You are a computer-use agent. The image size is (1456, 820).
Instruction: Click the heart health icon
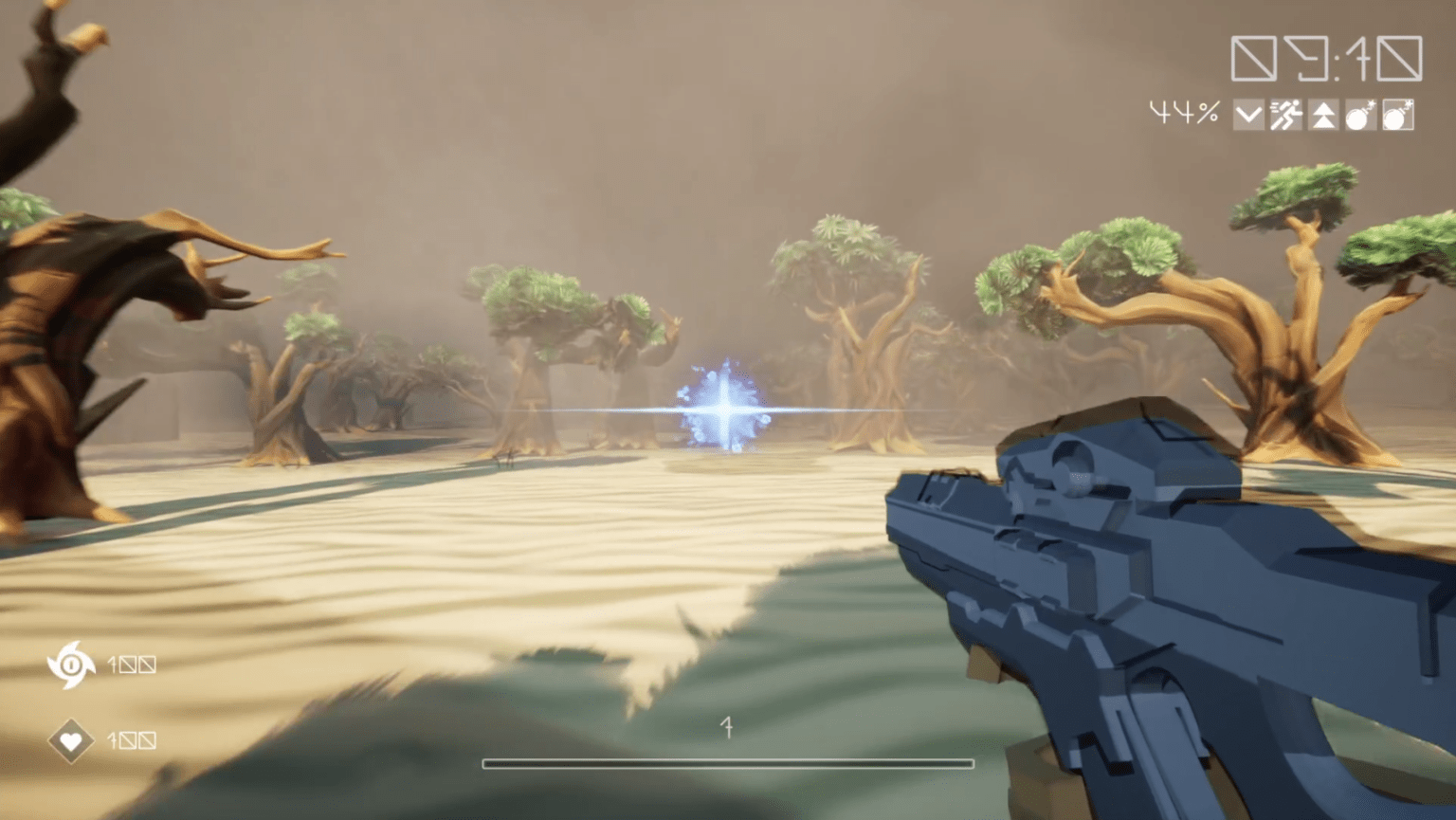click(71, 739)
